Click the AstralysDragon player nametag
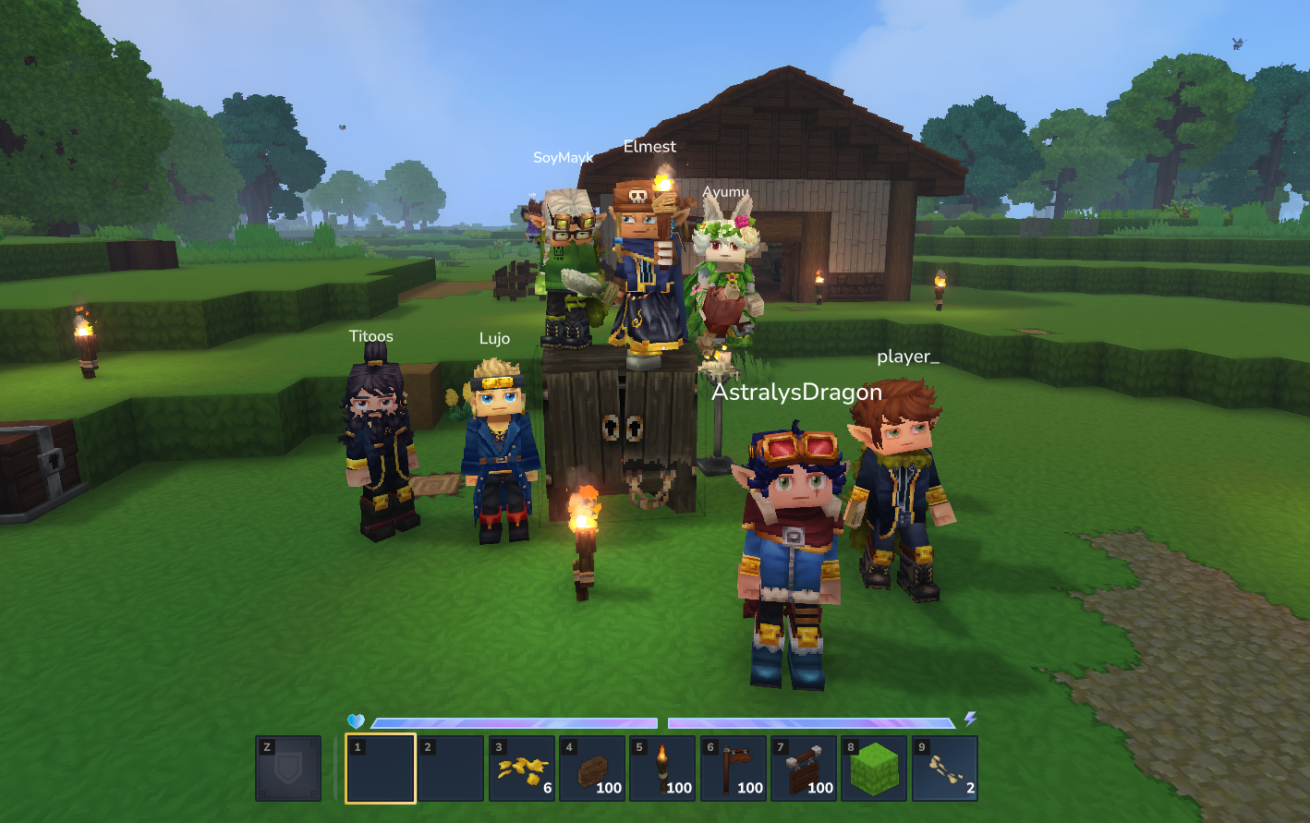1310x823 pixels. click(797, 392)
